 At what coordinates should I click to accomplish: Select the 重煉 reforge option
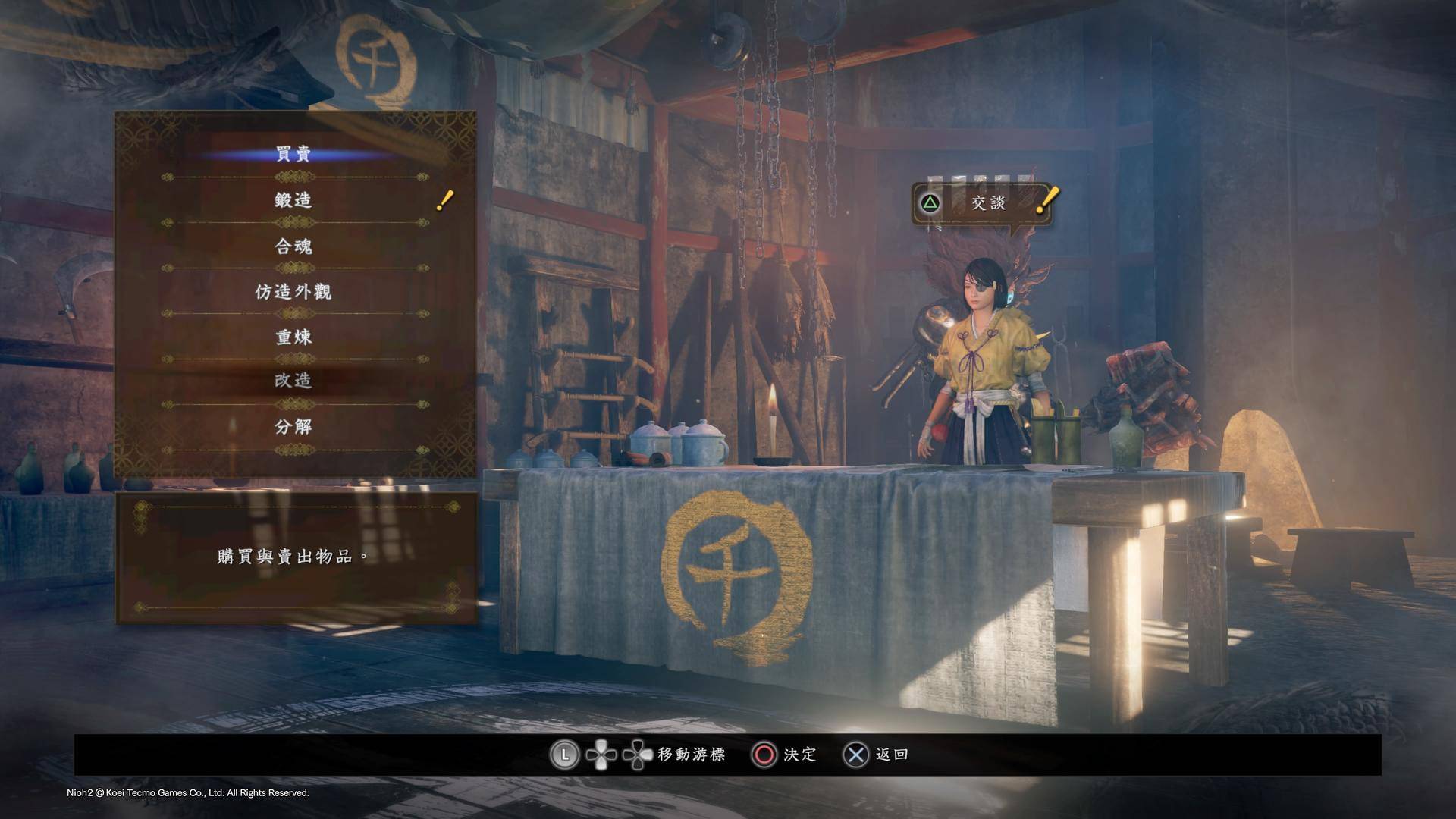coord(293,337)
